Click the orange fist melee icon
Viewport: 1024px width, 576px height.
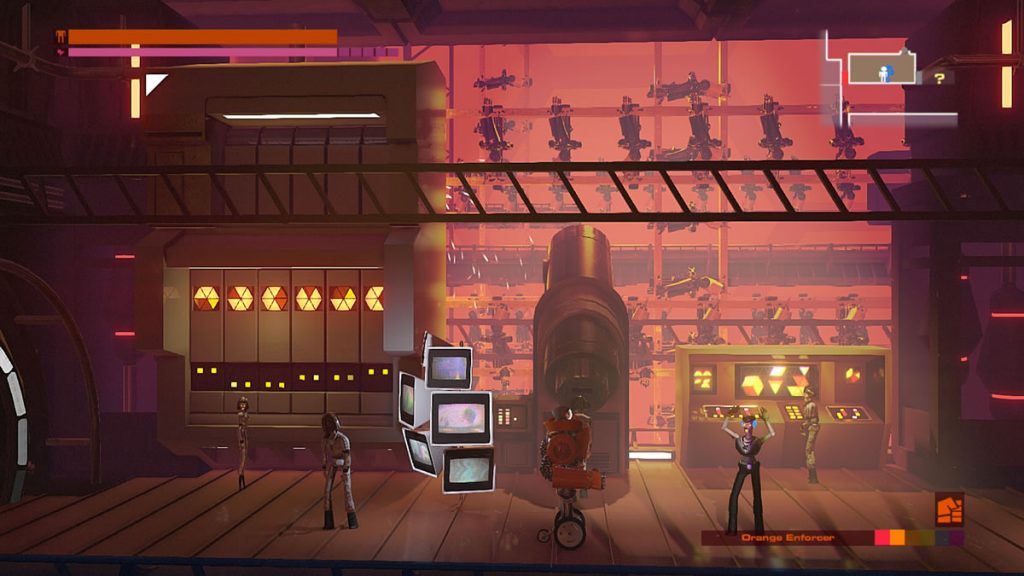pos(949,509)
